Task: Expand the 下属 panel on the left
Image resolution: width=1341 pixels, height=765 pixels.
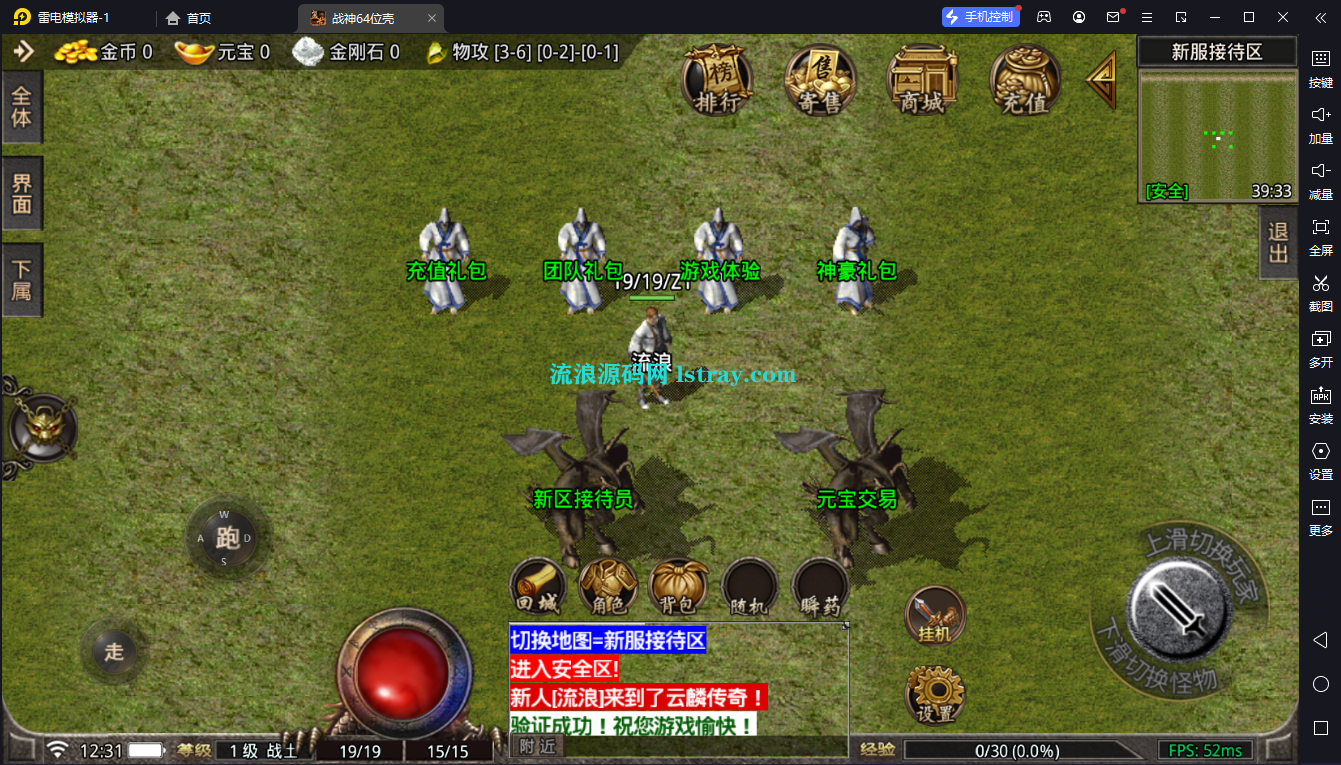Action: click(22, 278)
